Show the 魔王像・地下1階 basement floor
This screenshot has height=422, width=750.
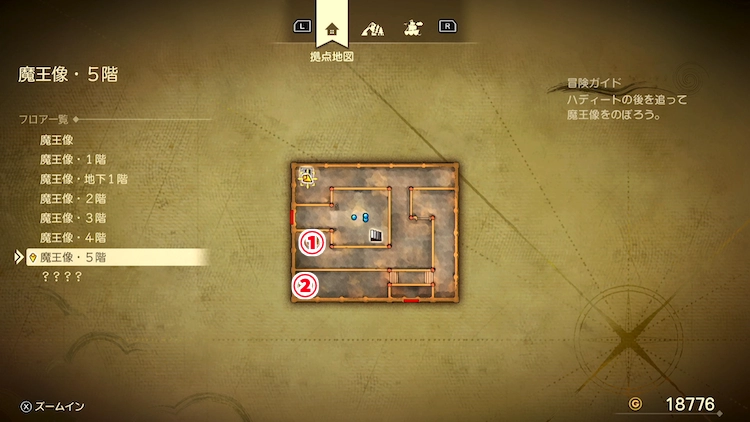(x=84, y=179)
